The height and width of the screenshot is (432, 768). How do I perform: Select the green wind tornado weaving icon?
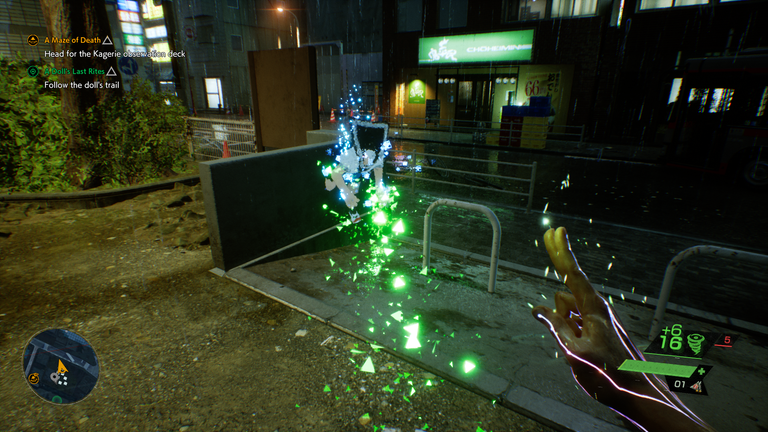[696, 343]
